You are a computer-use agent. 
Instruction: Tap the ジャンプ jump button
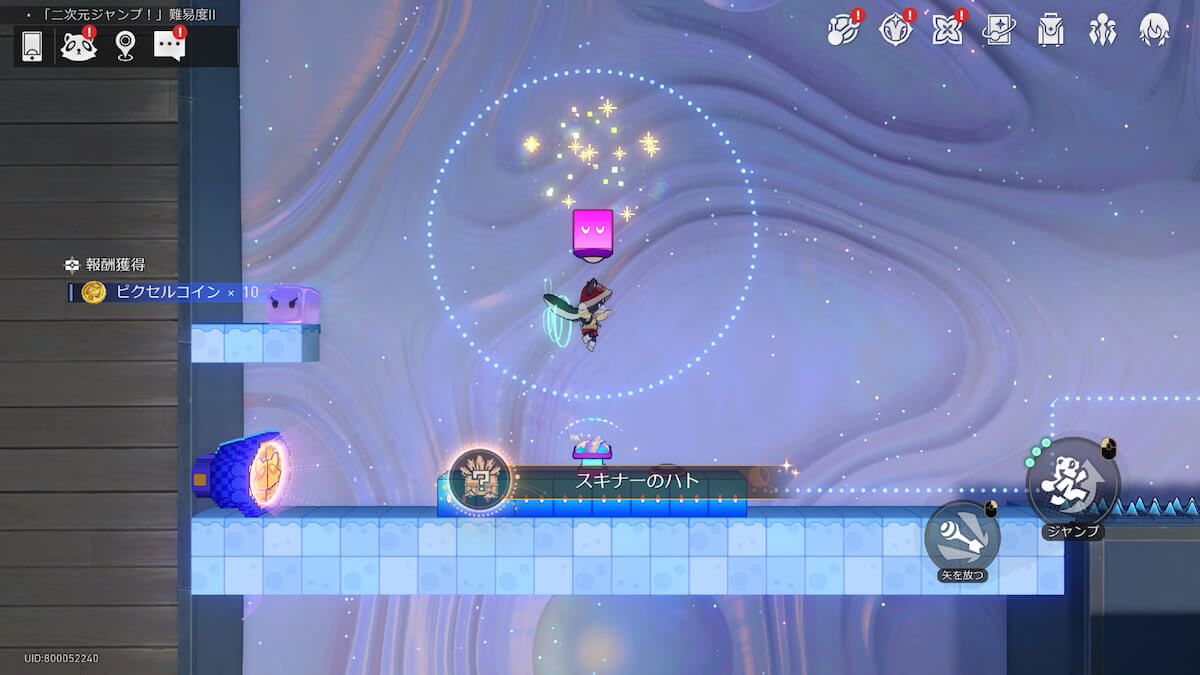[1072, 485]
